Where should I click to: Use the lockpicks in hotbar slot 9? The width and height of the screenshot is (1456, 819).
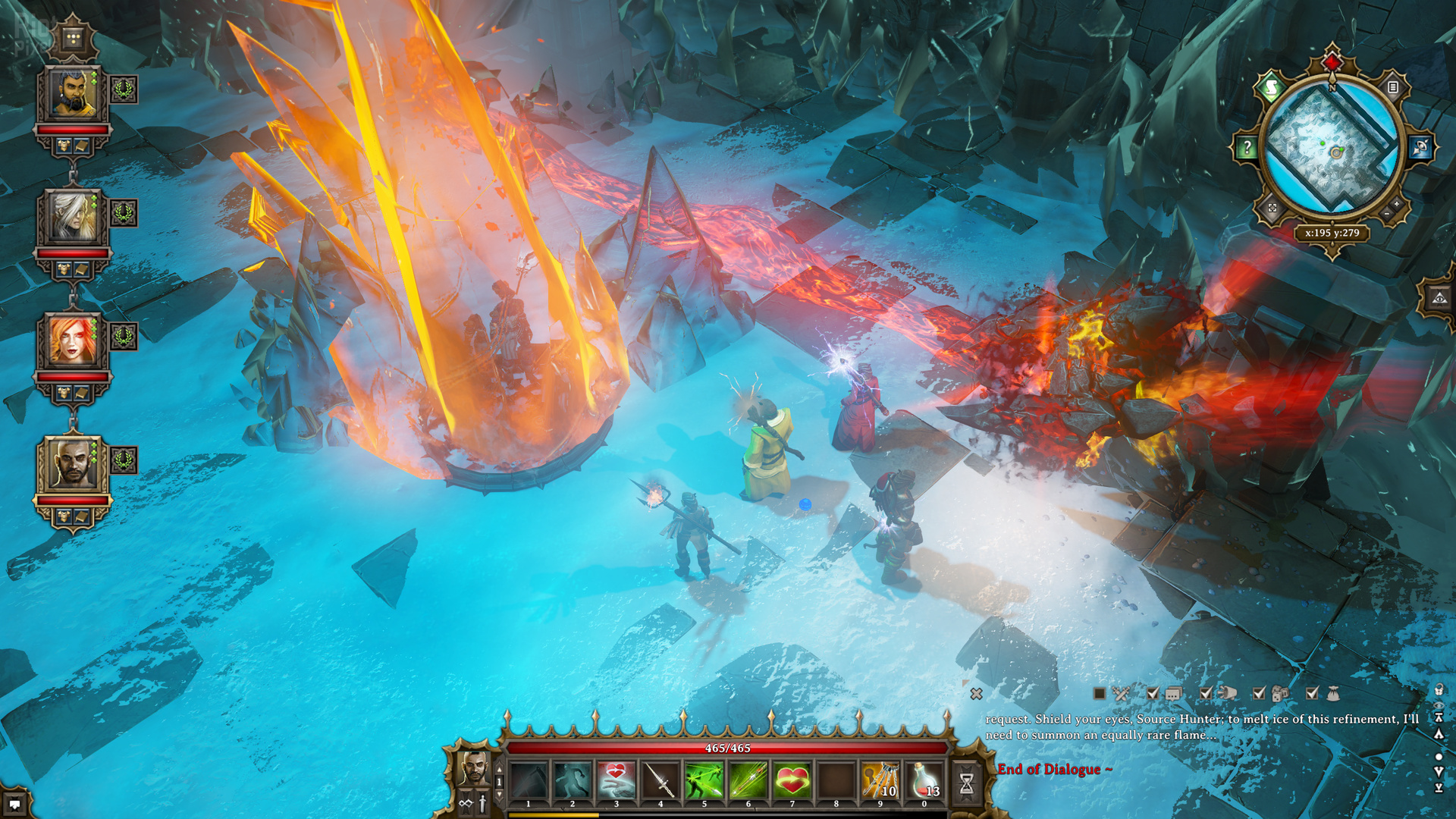pyautogui.click(x=880, y=780)
